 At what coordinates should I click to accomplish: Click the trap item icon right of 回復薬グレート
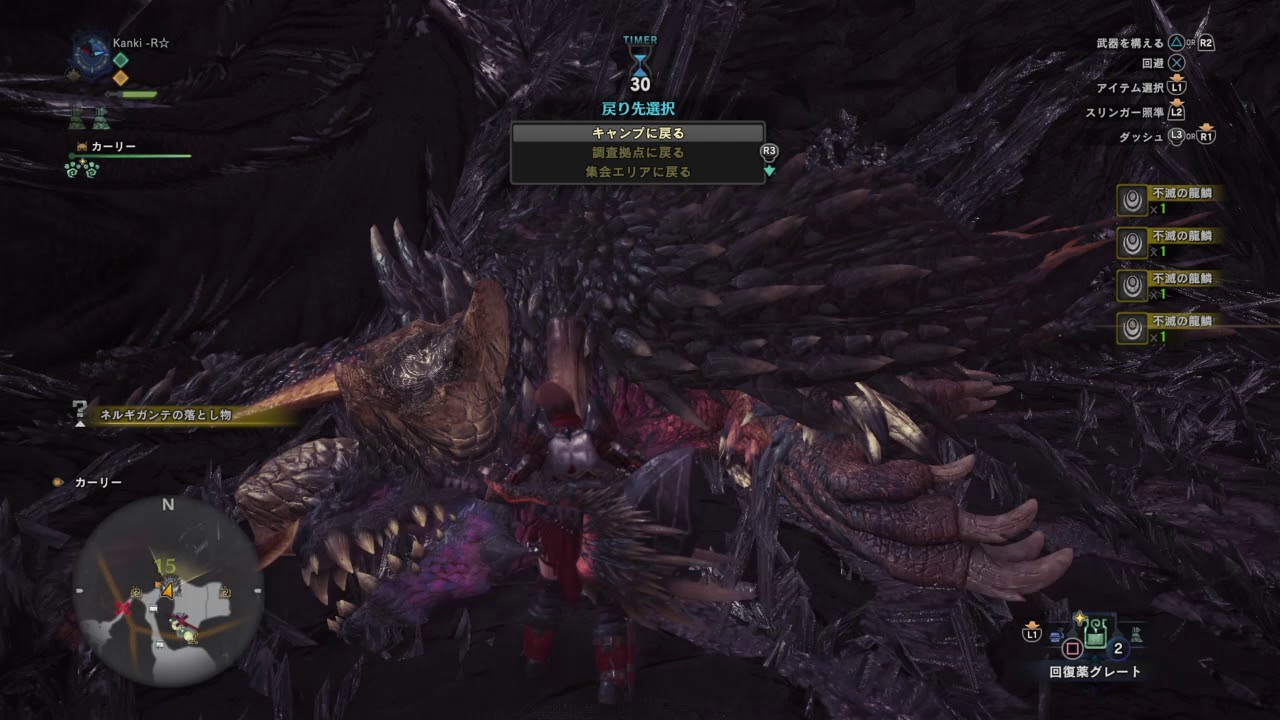(1137, 635)
